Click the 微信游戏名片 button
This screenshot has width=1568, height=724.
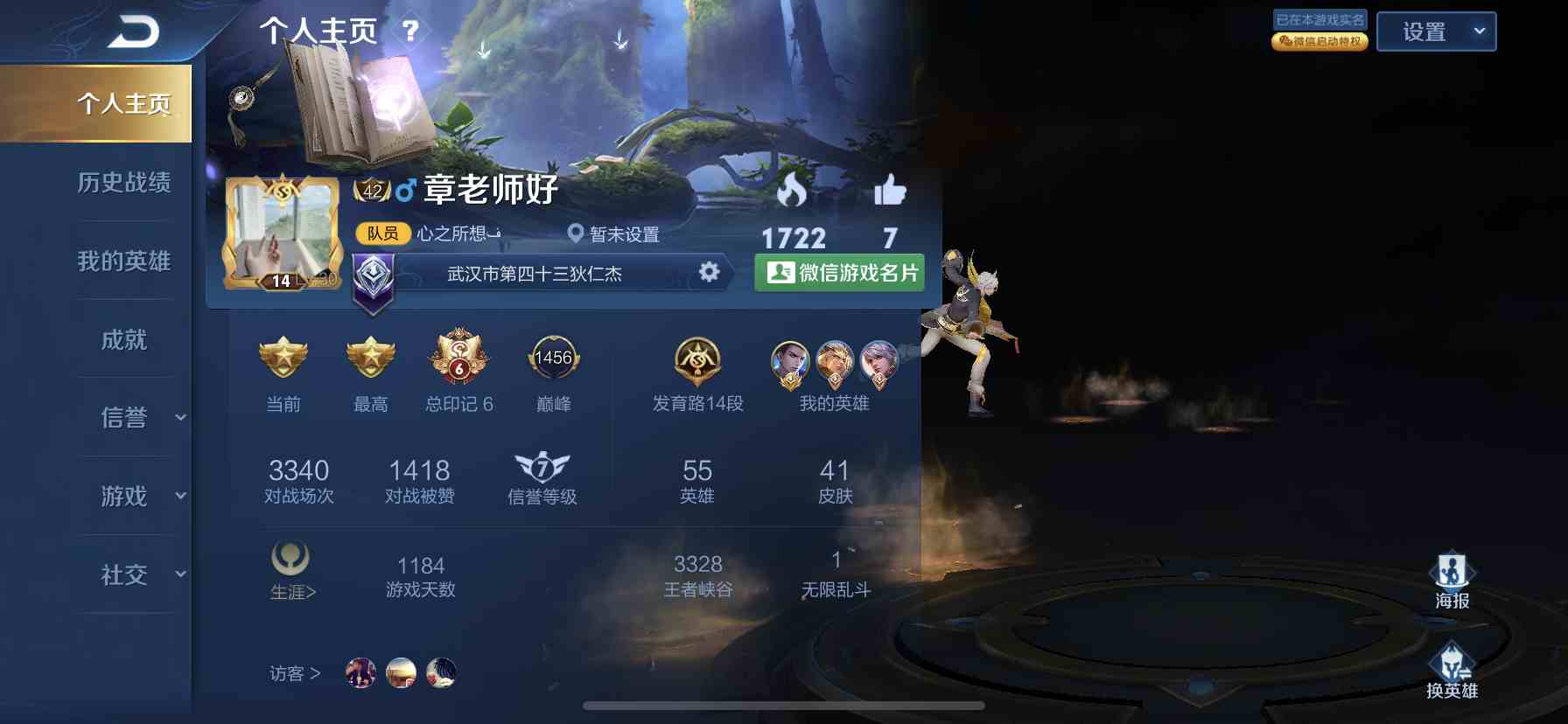coord(838,273)
